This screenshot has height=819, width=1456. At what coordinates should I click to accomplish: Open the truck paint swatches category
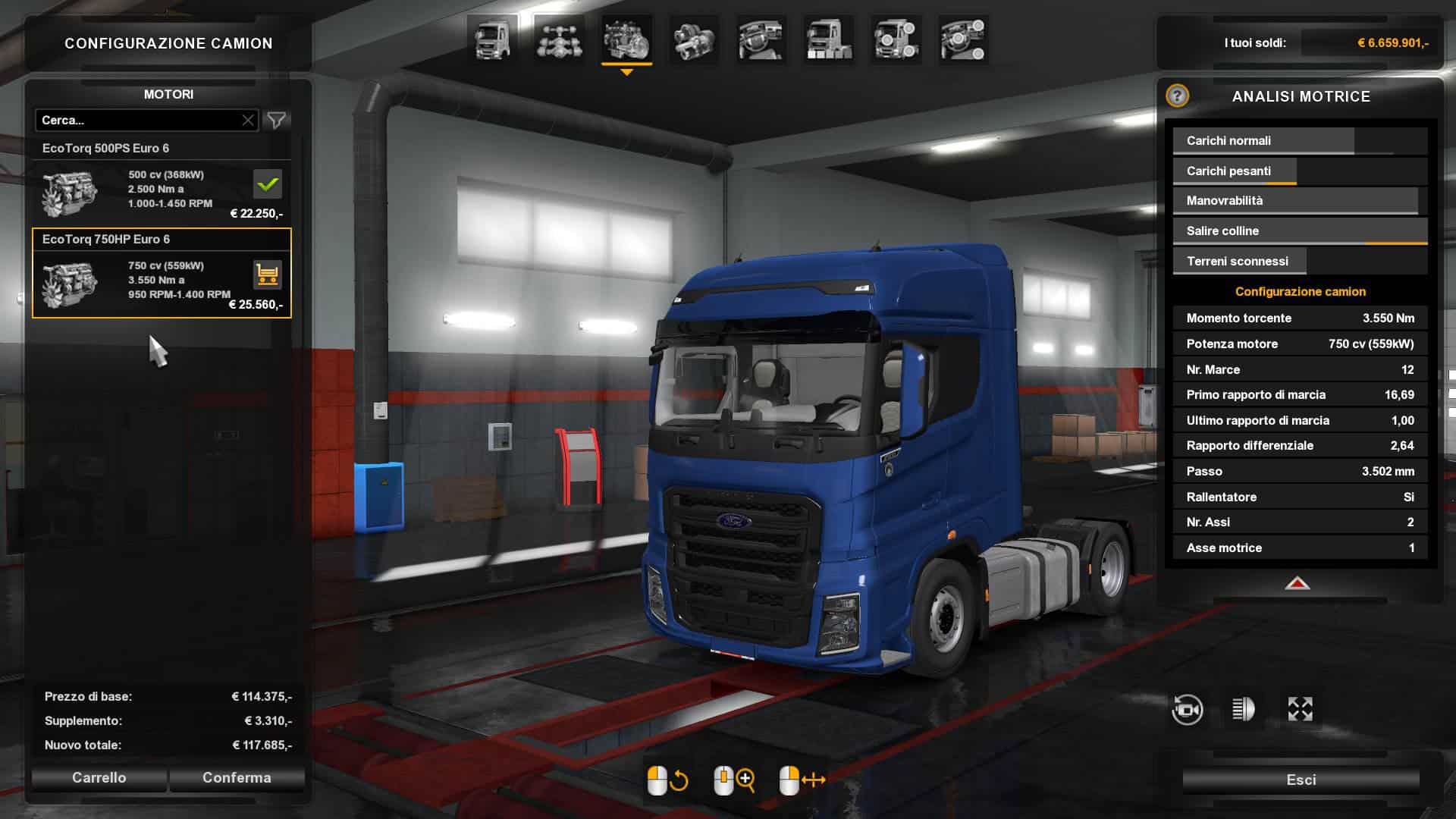828,39
